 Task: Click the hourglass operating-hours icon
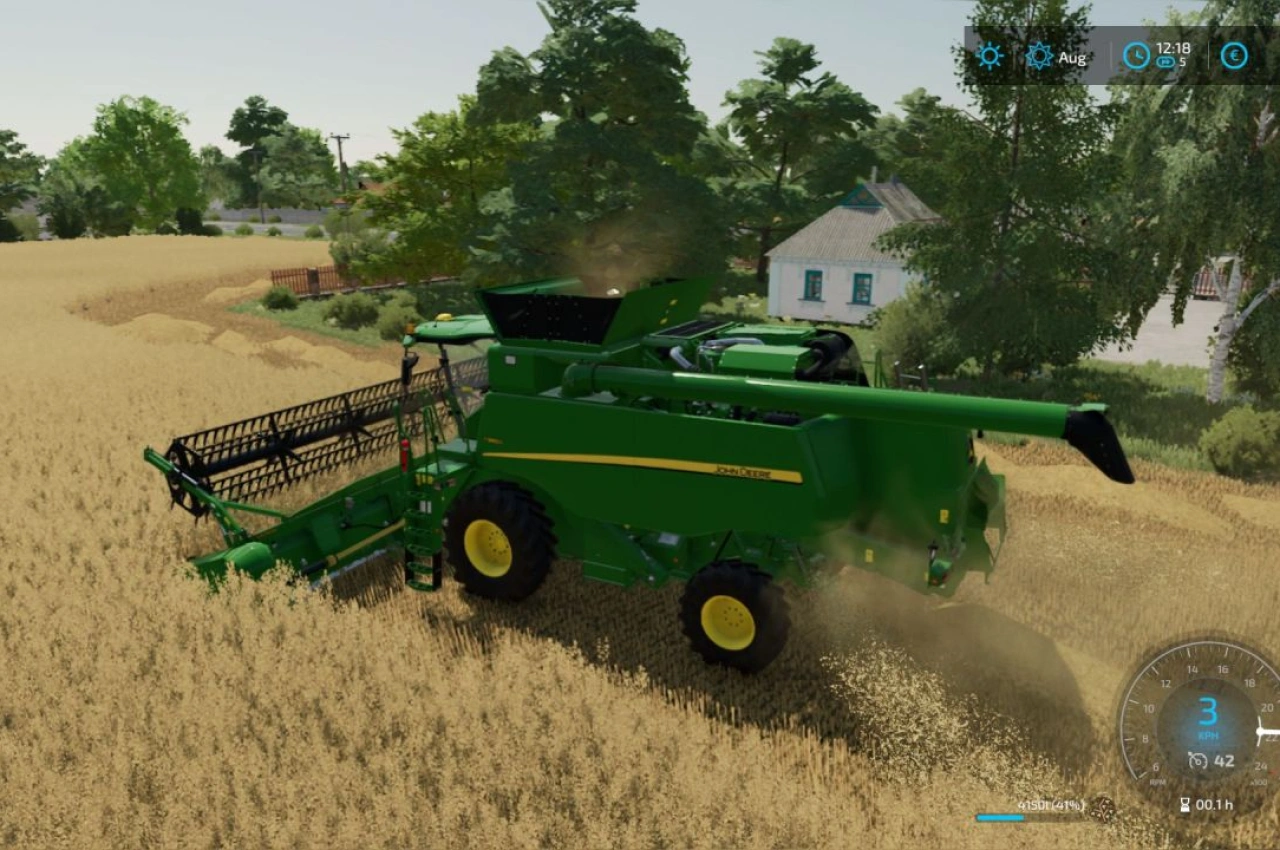(x=1186, y=804)
